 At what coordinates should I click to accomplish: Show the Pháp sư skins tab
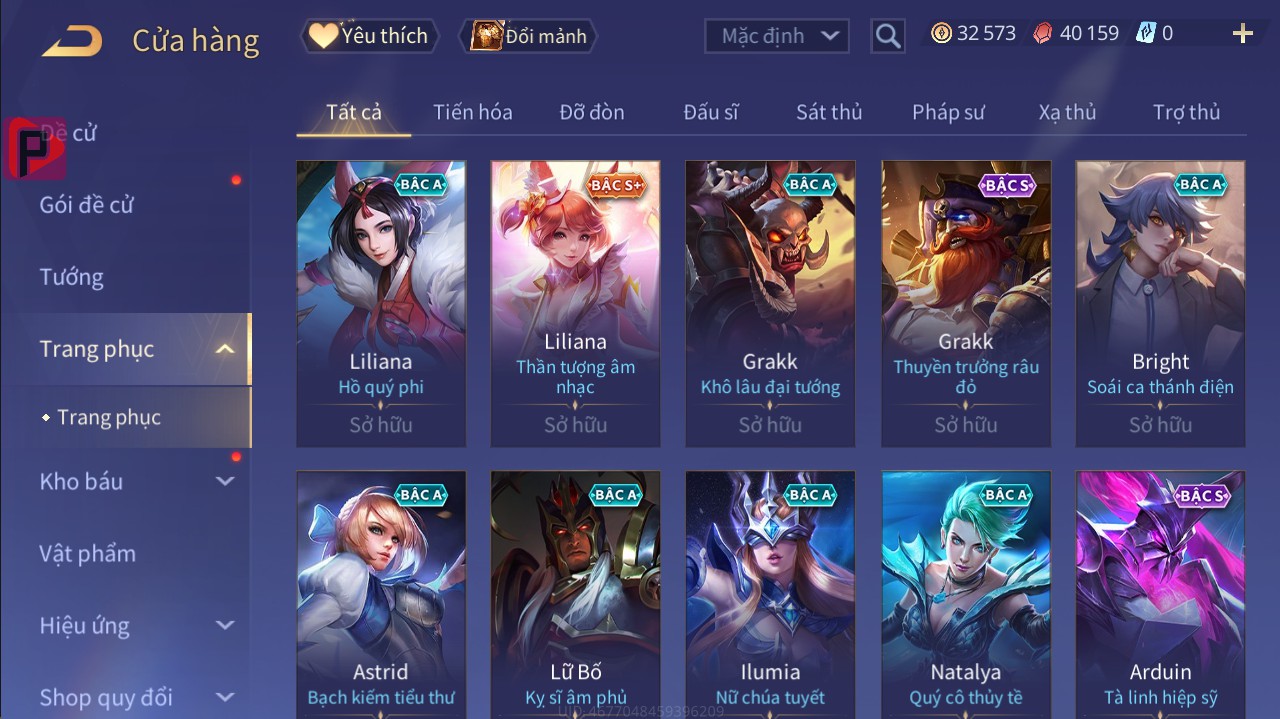[x=948, y=112]
